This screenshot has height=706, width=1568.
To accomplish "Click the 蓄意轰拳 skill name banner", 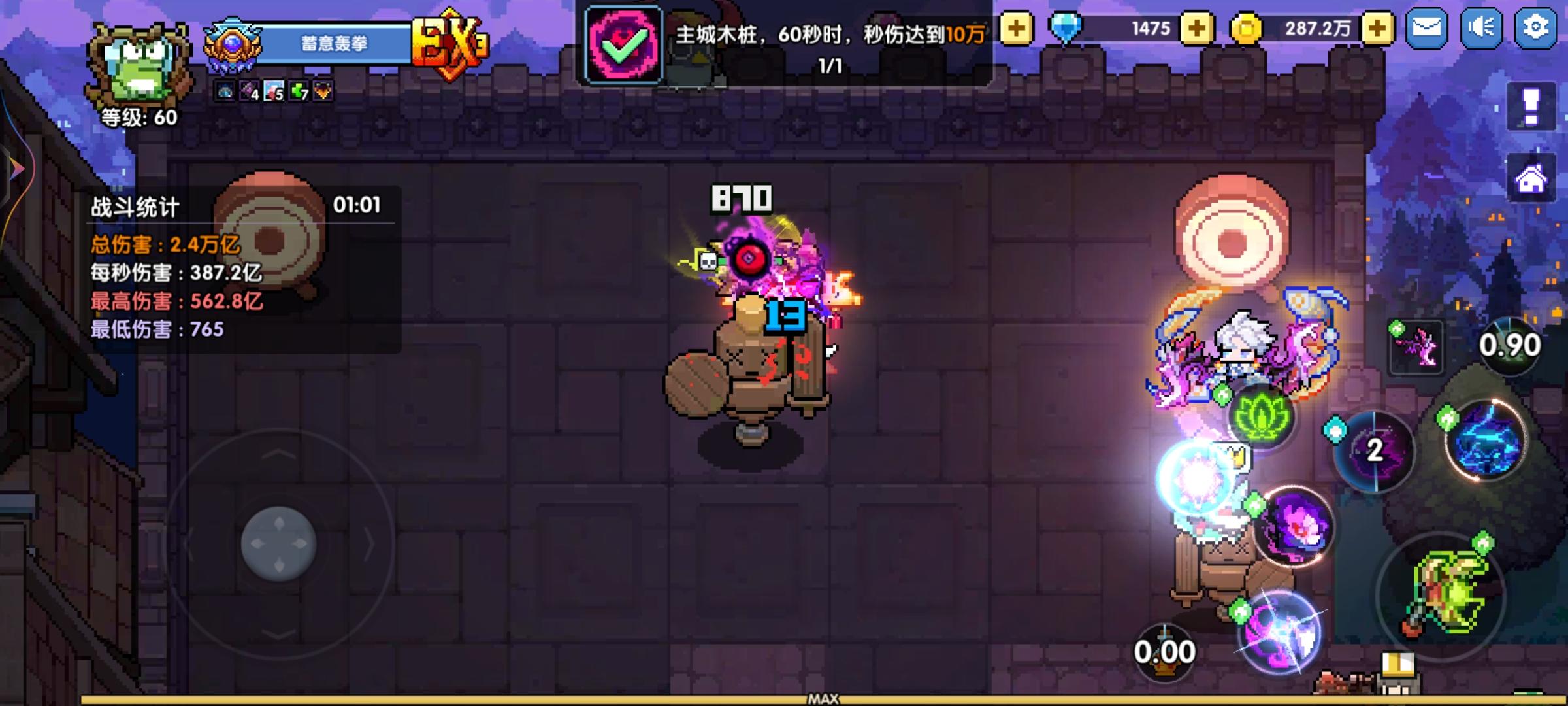I will pos(333,44).
